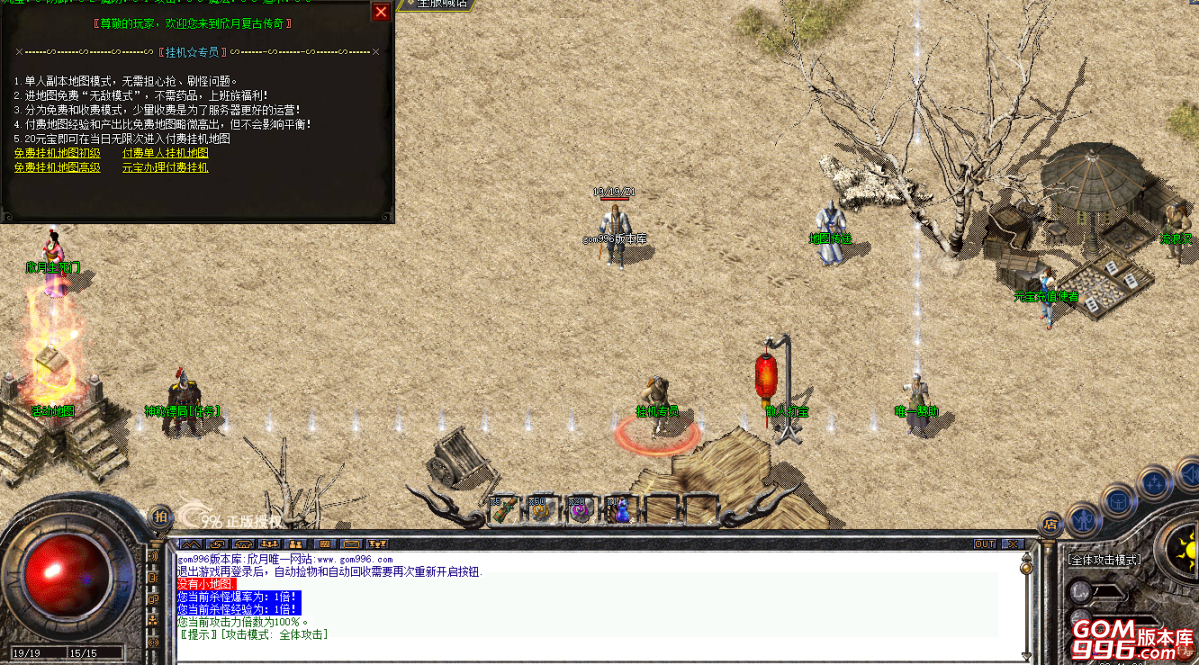The image size is (1199, 665).
Task: Choose the 免费挂机地图初级 link
Action: pyautogui.click(x=57, y=153)
